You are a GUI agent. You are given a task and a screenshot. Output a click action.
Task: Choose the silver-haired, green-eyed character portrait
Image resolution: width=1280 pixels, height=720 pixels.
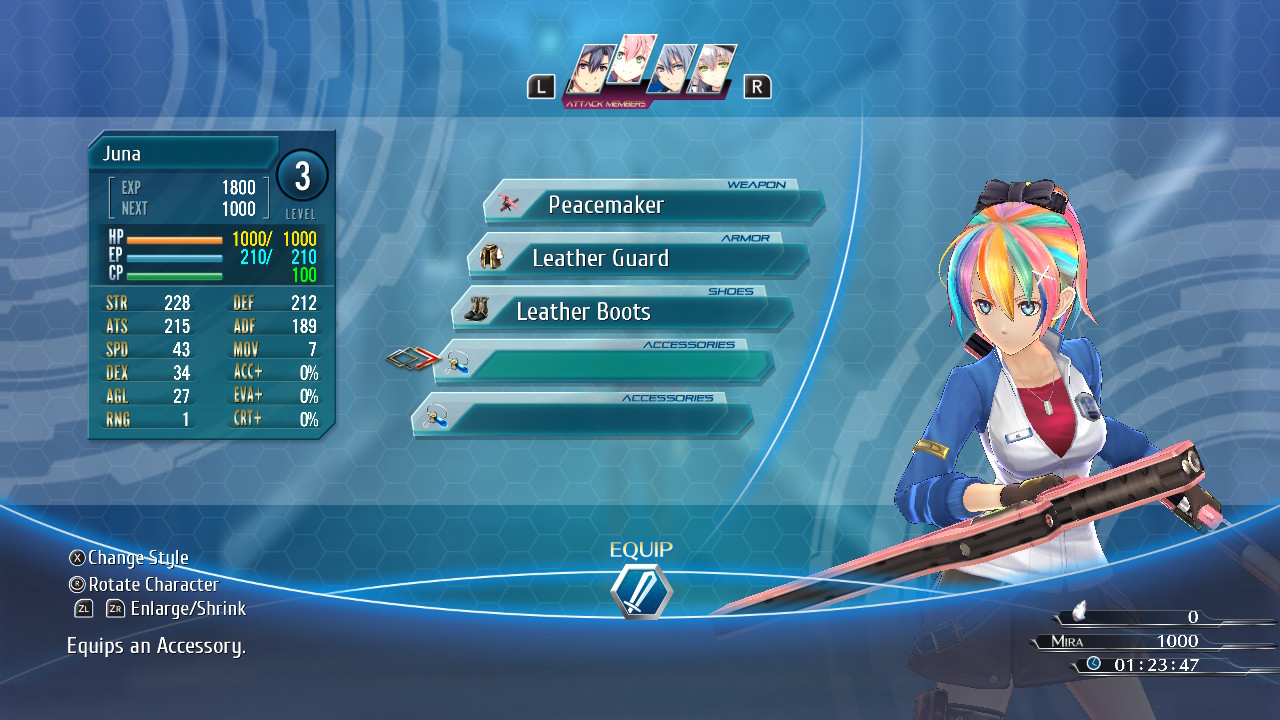(711, 70)
